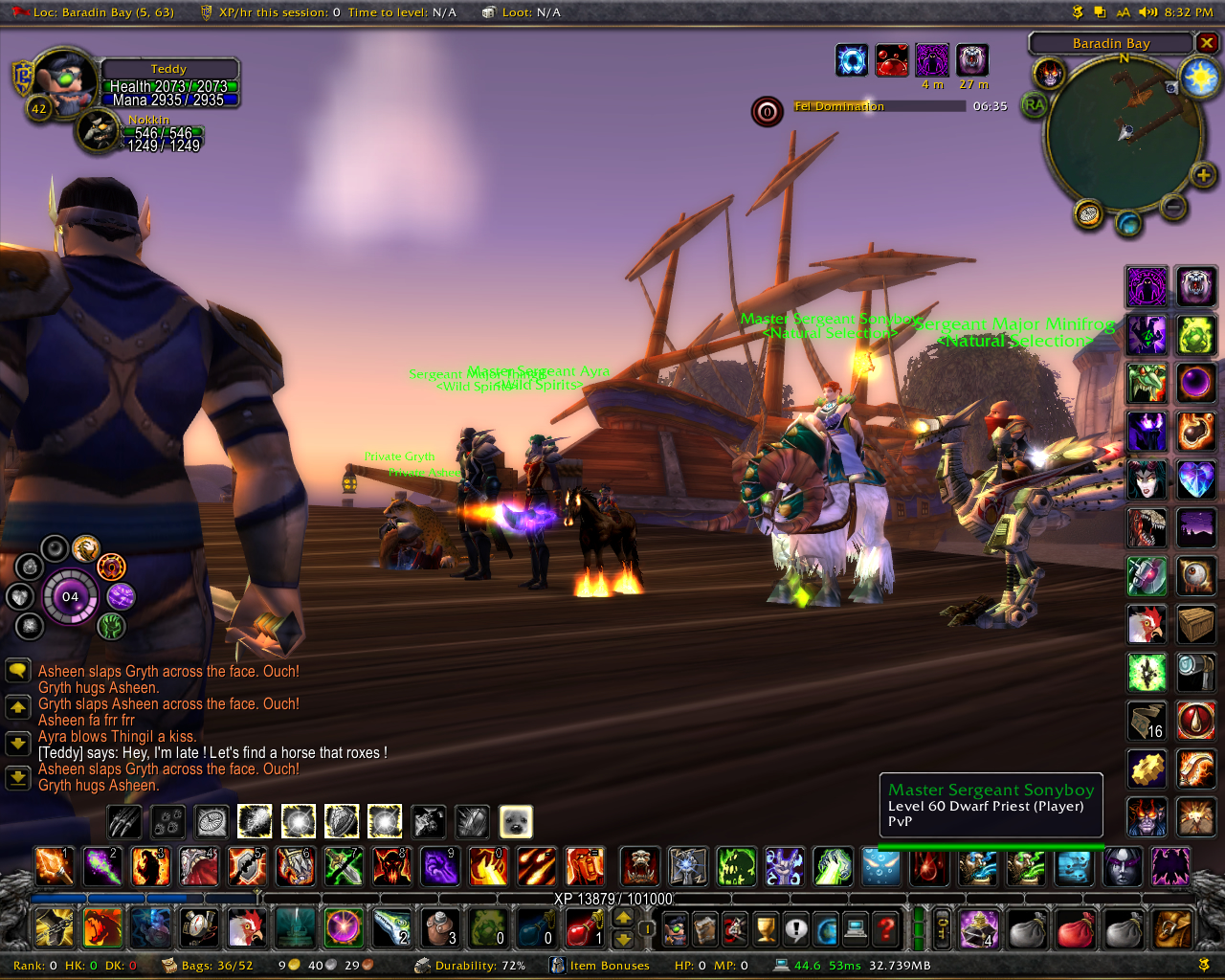Select the pet Nokkin's portrait
1225x980 pixels.
coord(99,132)
